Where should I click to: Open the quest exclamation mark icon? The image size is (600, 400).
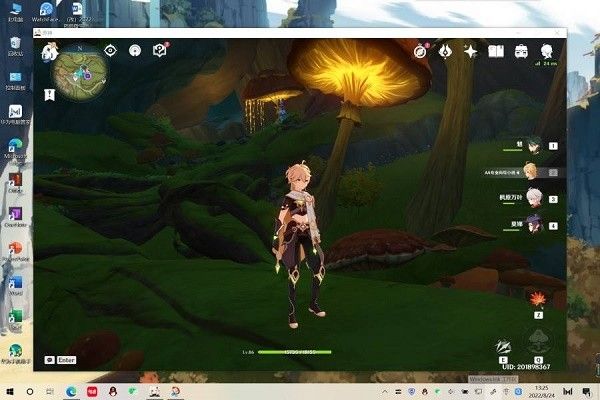159,51
